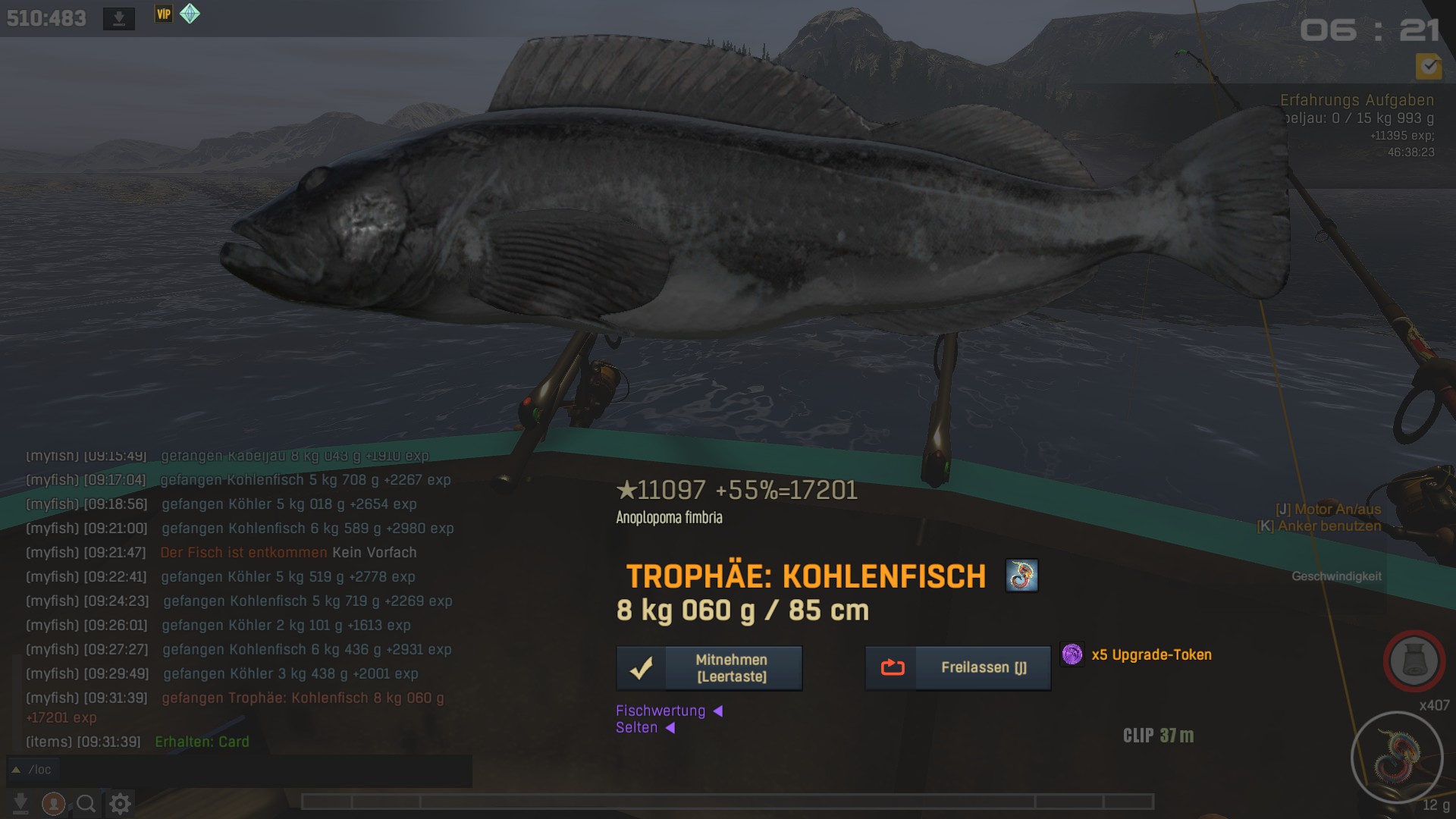Image resolution: width=1456 pixels, height=819 pixels.
Task: Click the green diamond gem icon
Action: pos(190,14)
